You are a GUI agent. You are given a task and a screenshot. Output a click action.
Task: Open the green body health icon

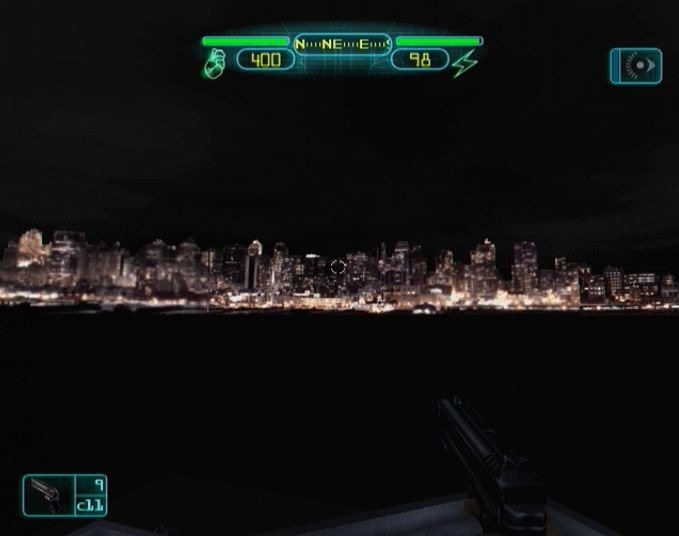(215, 63)
